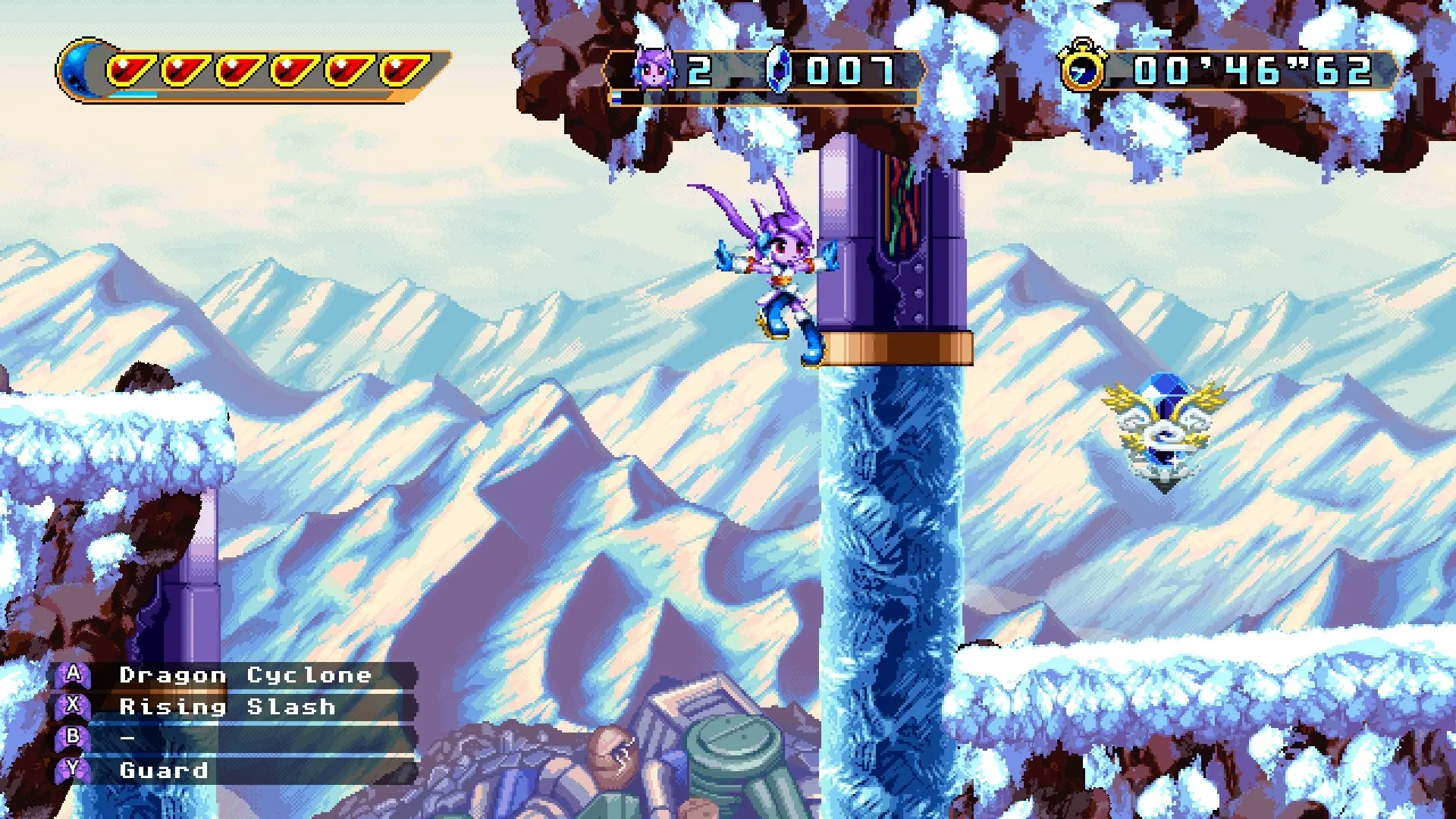1456x819 pixels.
Task: Select the Guard move entry
Action: point(163,770)
